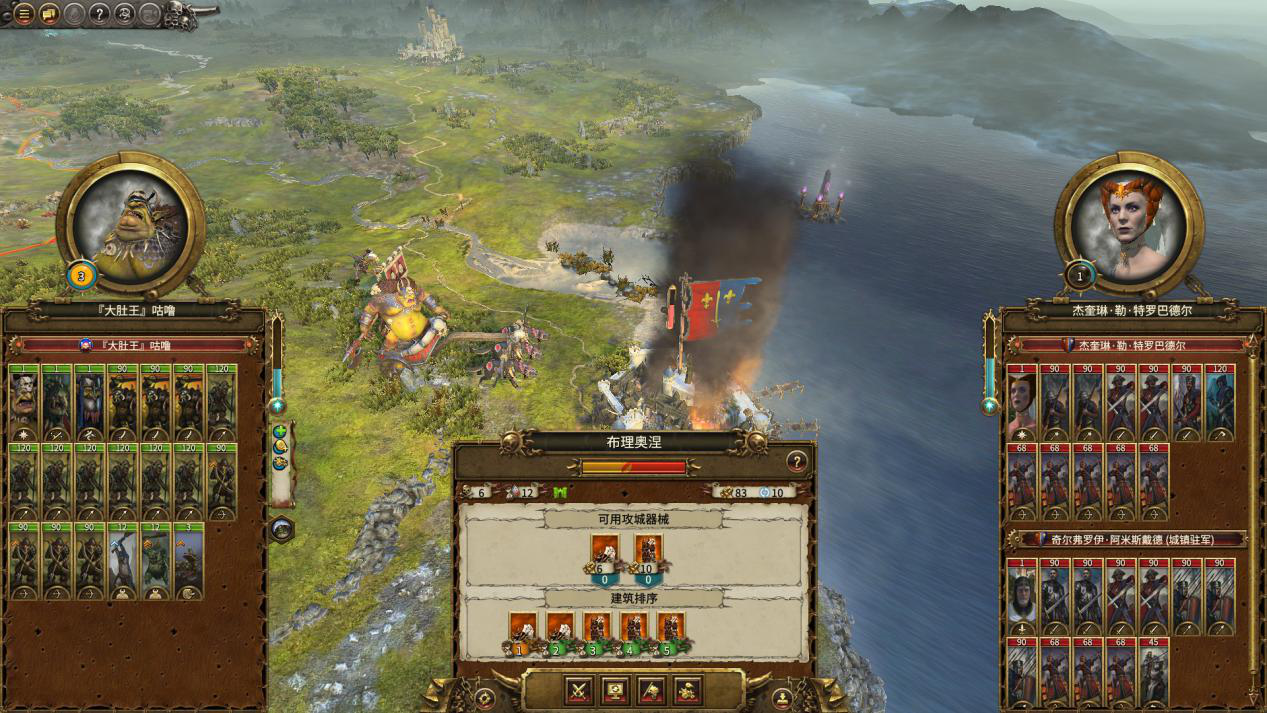Click the giant unit card with count 3
The height and width of the screenshot is (713, 1267).
[x=189, y=561]
